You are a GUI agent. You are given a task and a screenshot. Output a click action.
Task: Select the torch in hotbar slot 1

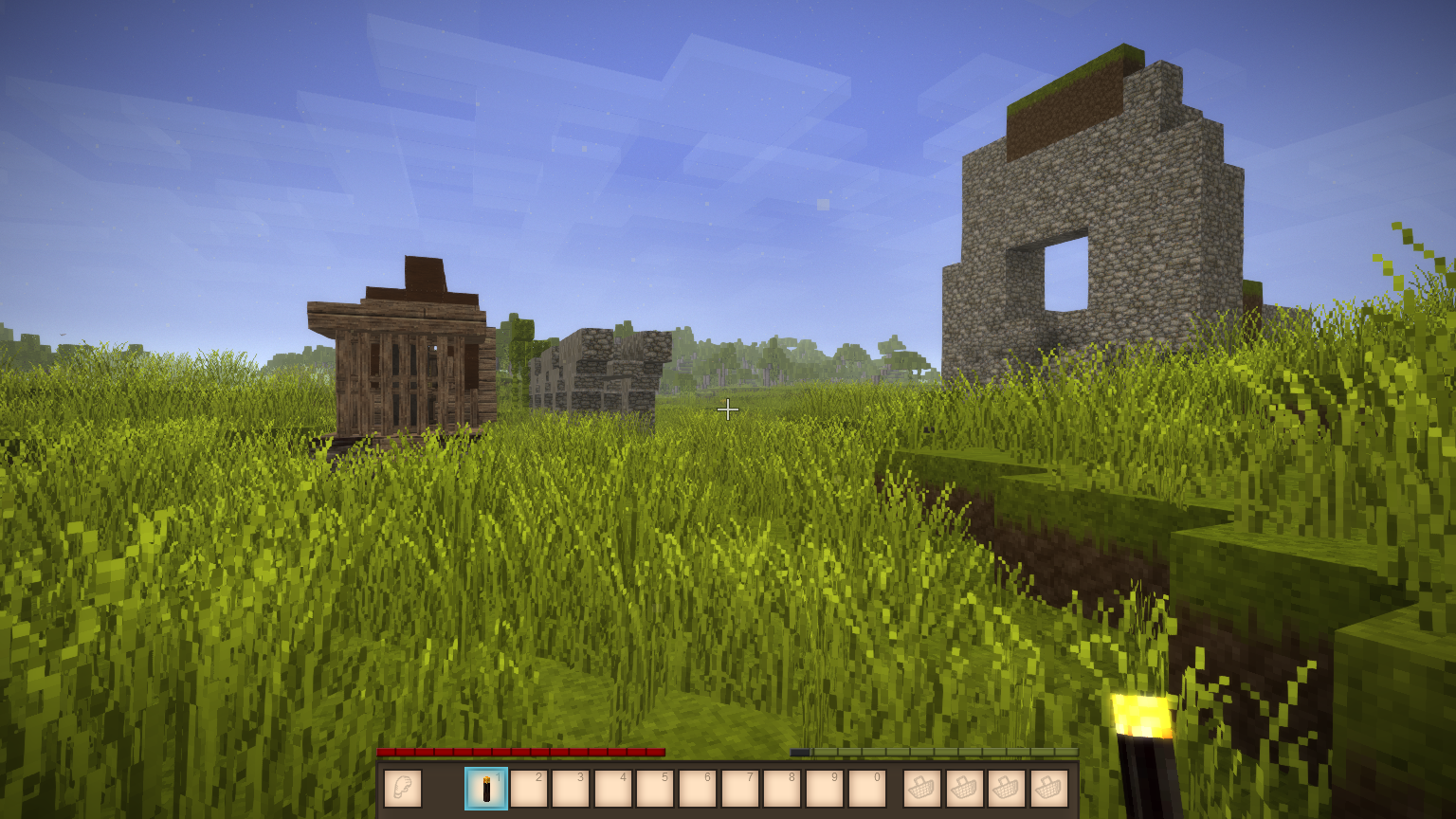click(x=486, y=789)
